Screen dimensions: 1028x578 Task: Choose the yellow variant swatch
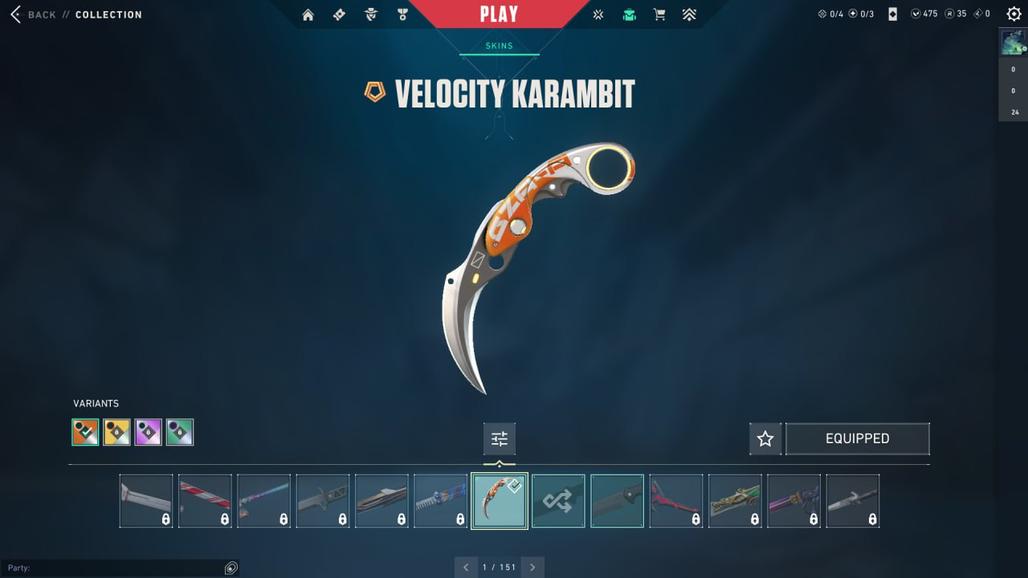click(x=117, y=432)
